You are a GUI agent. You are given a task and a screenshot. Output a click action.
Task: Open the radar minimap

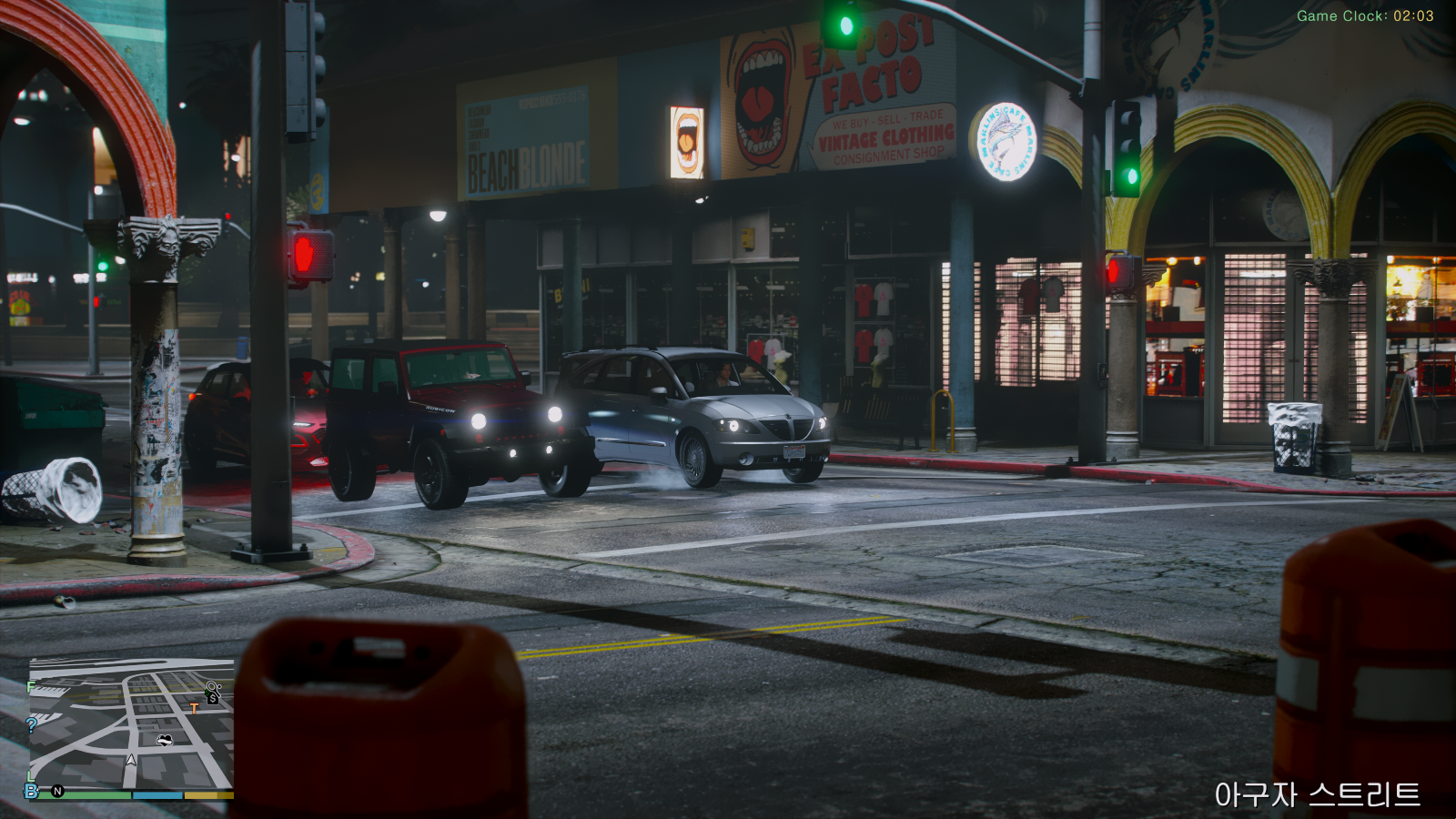[x=131, y=725]
